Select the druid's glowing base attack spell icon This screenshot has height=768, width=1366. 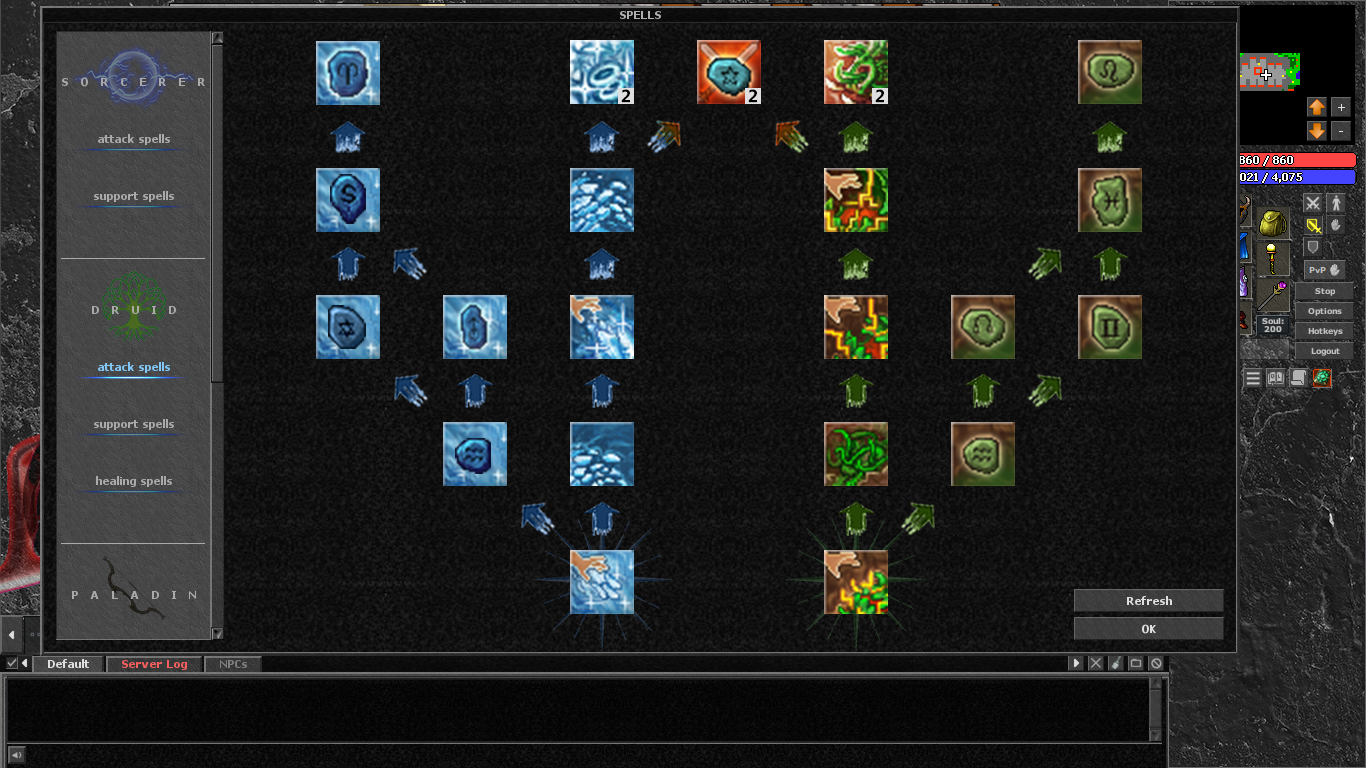pos(856,583)
